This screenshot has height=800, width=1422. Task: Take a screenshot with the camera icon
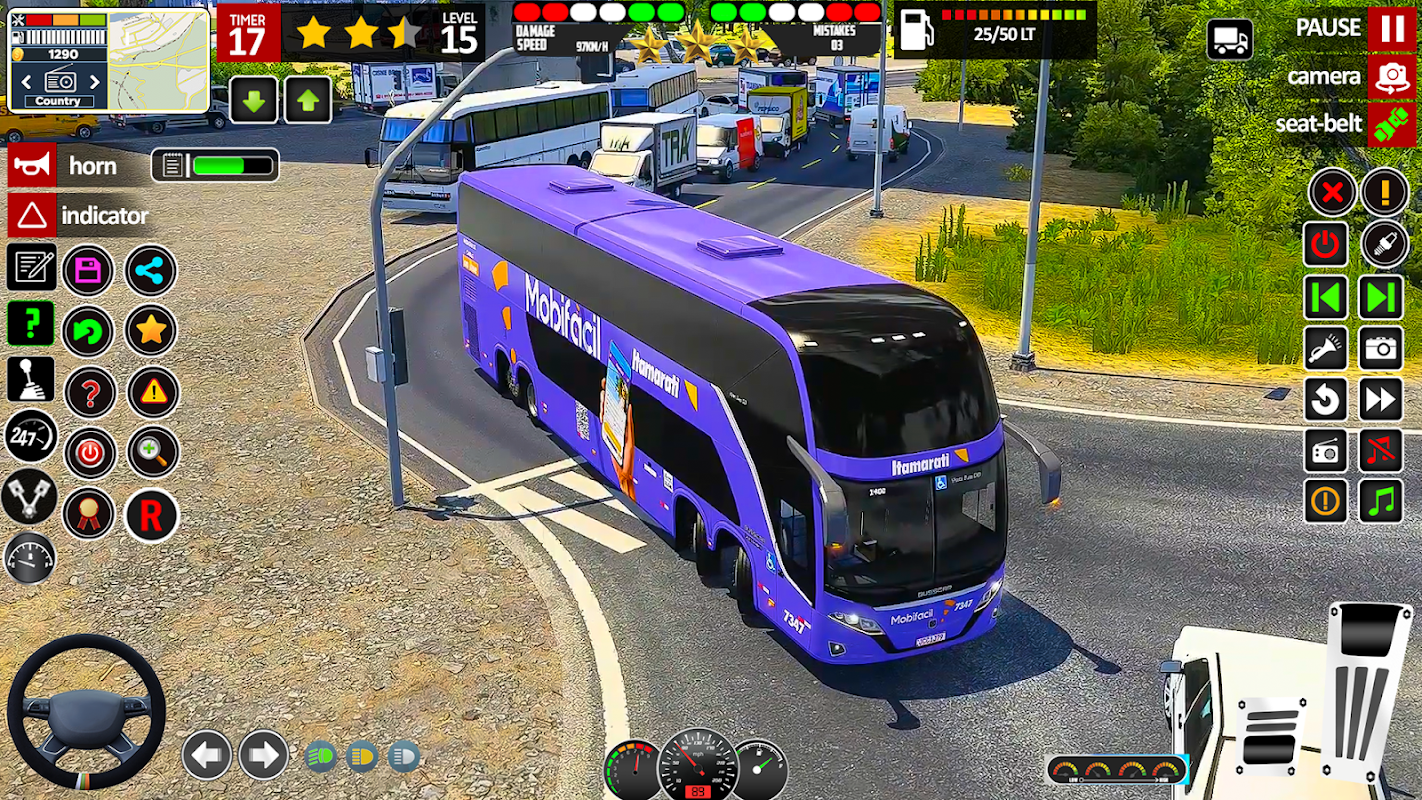(1381, 348)
